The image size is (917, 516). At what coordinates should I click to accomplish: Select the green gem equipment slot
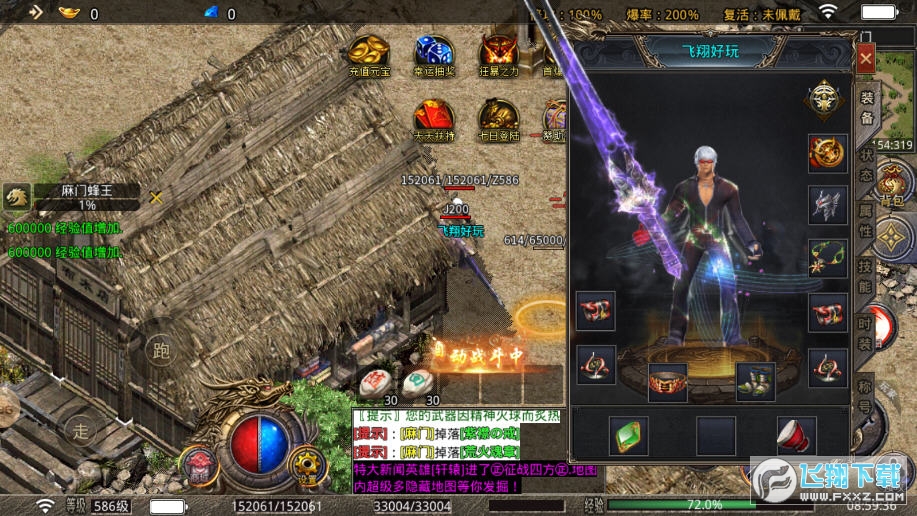(629, 436)
